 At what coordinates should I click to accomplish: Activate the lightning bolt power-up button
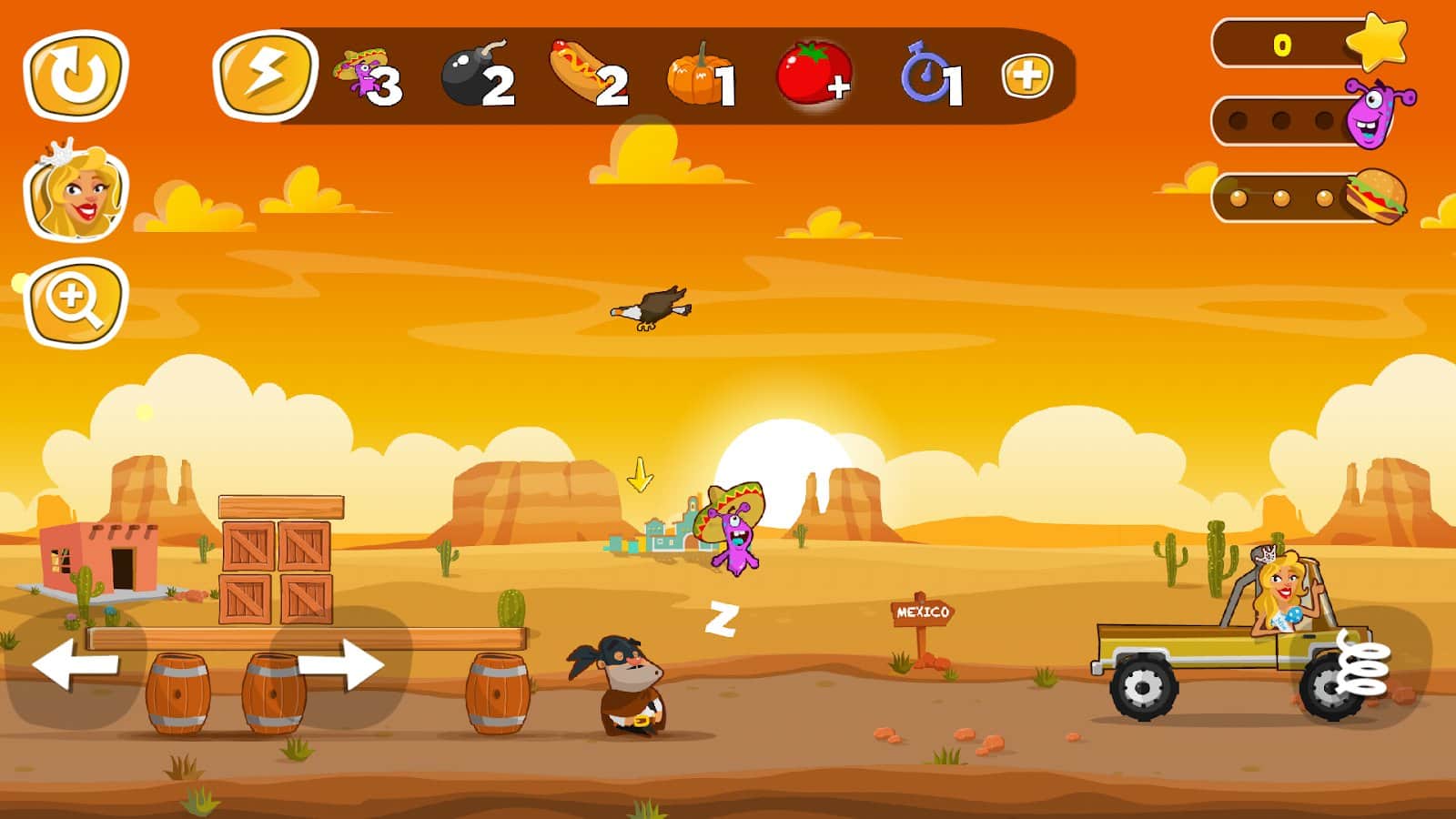(265, 76)
